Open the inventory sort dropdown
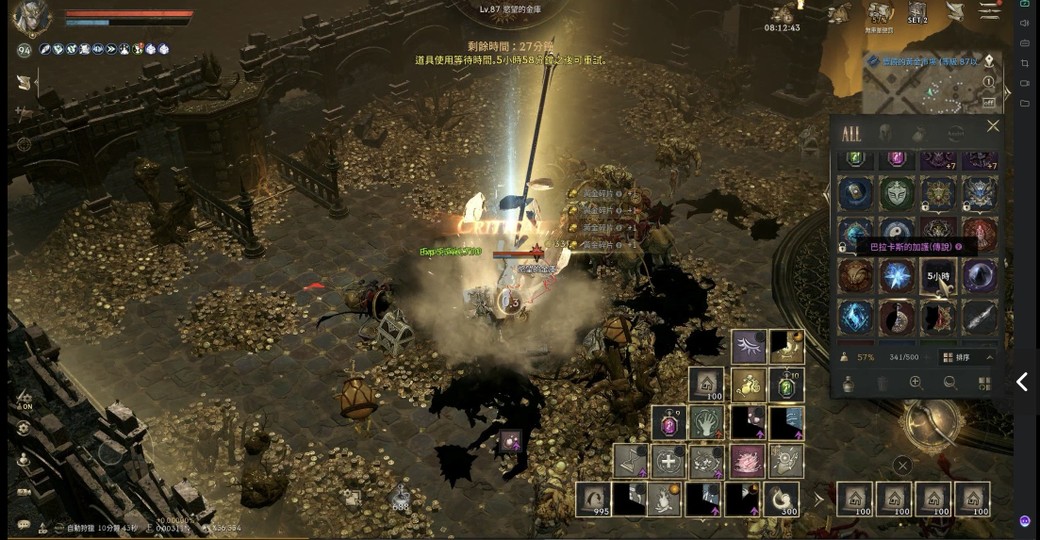This screenshot has height=540, width=1040. tap(969, 357)
